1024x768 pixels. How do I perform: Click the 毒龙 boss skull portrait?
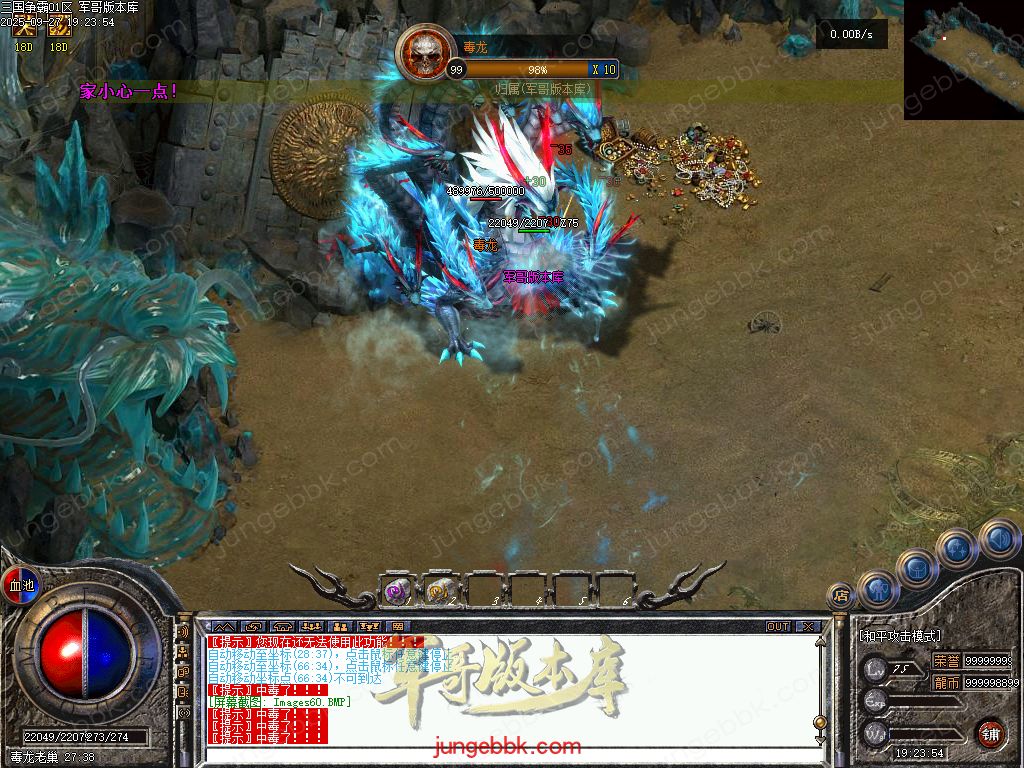click(x=425, y=55)
